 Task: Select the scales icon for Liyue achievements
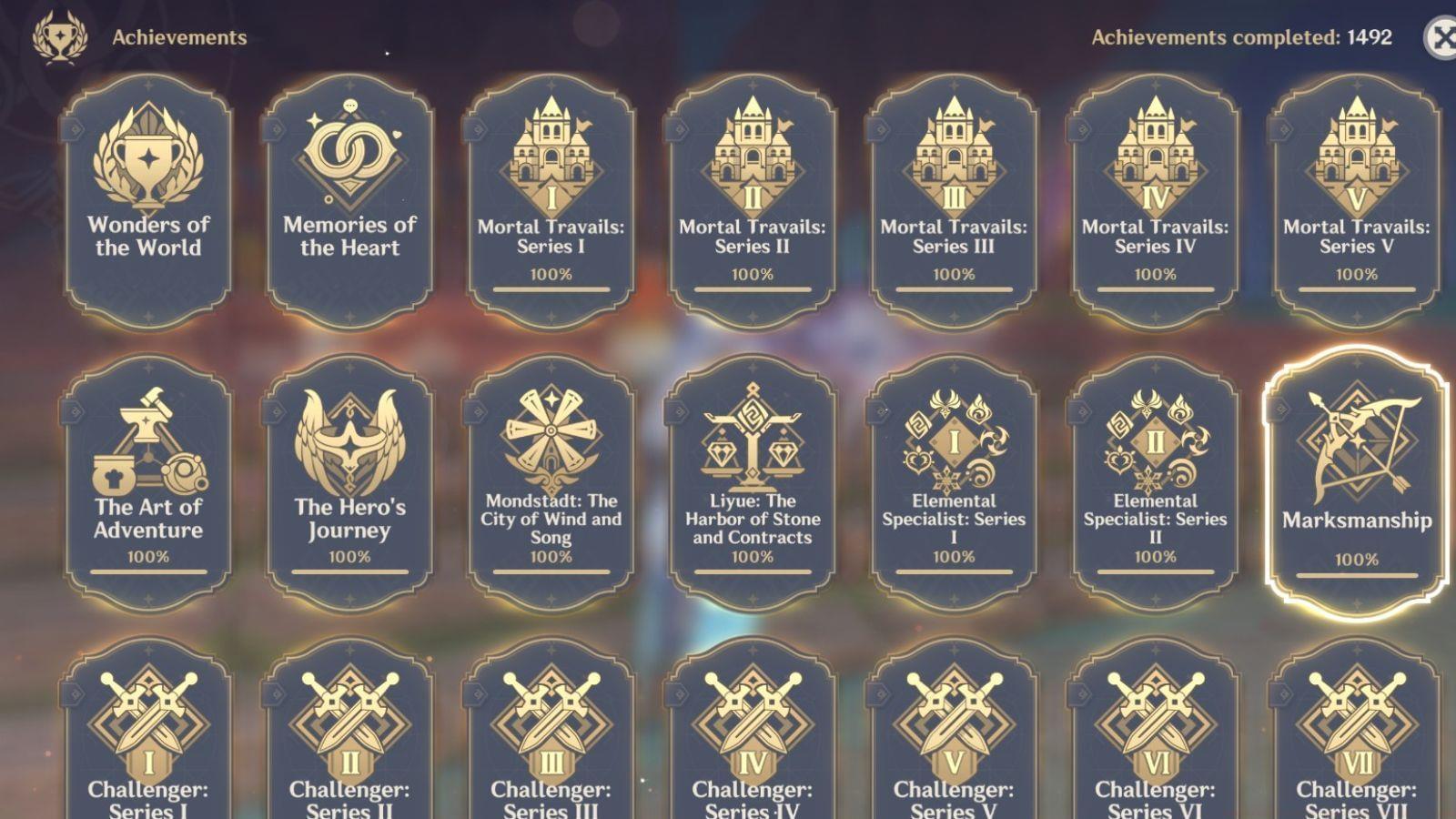point(752,435)
